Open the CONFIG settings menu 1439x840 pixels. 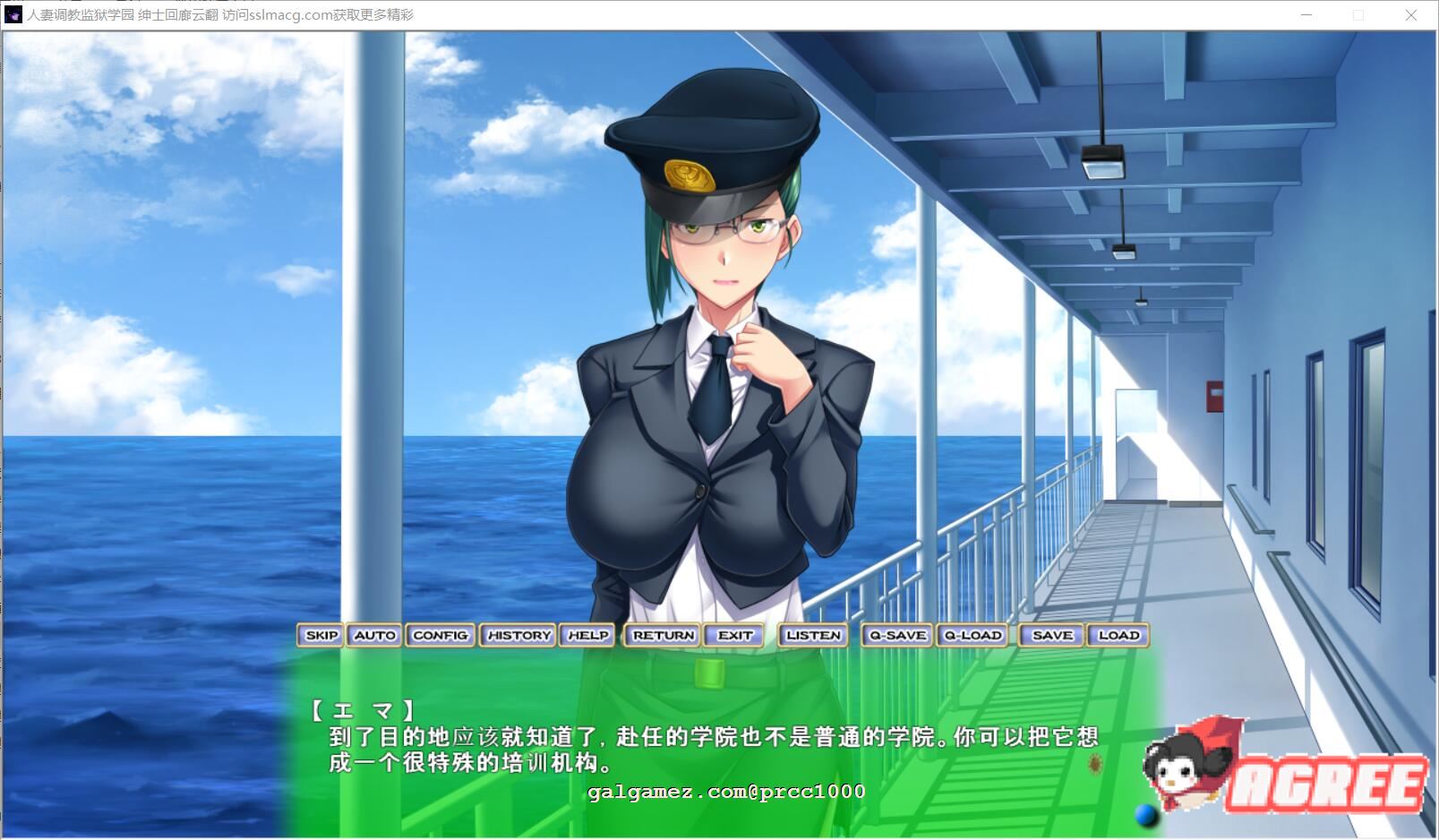[x=440, y=635]
